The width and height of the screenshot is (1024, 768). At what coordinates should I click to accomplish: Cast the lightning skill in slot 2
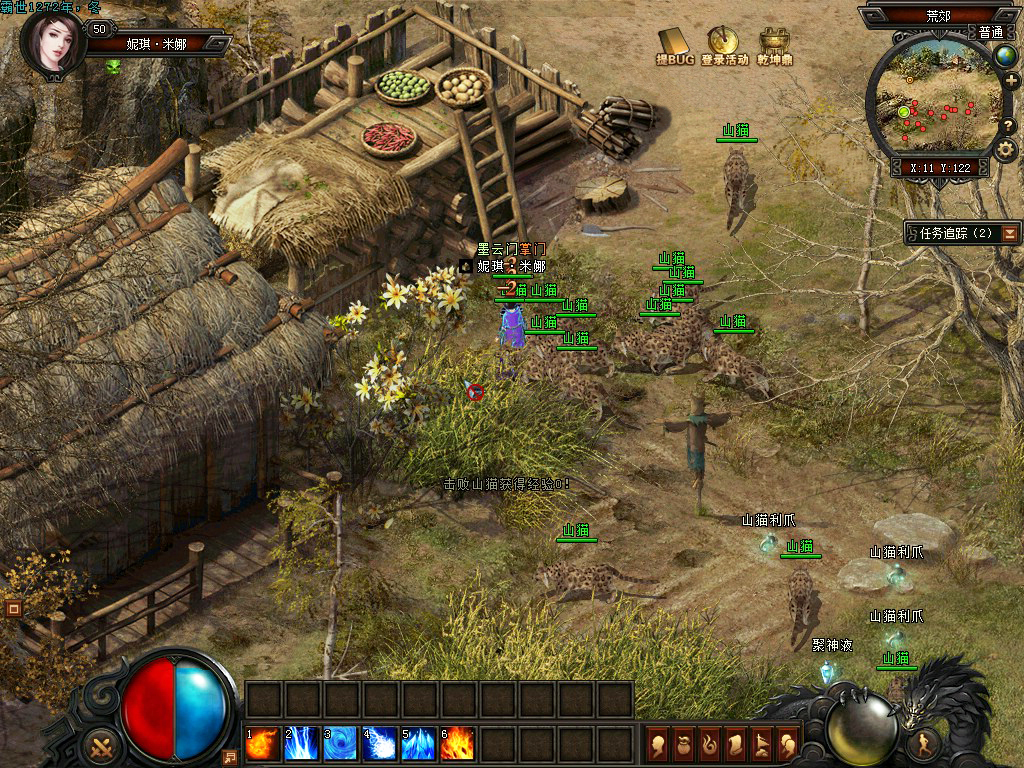[302, 744]
